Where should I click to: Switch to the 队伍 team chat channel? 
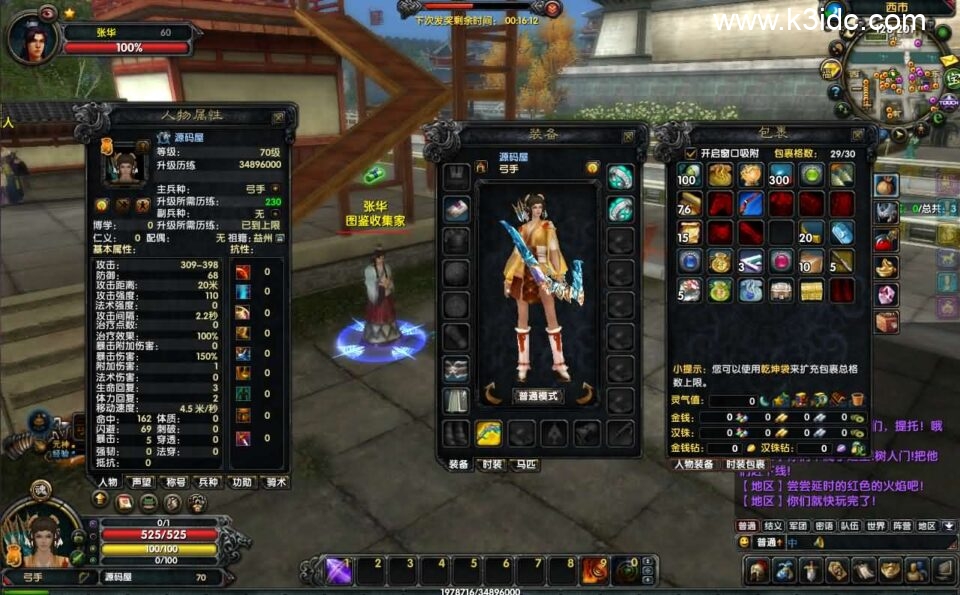[849, 525]
